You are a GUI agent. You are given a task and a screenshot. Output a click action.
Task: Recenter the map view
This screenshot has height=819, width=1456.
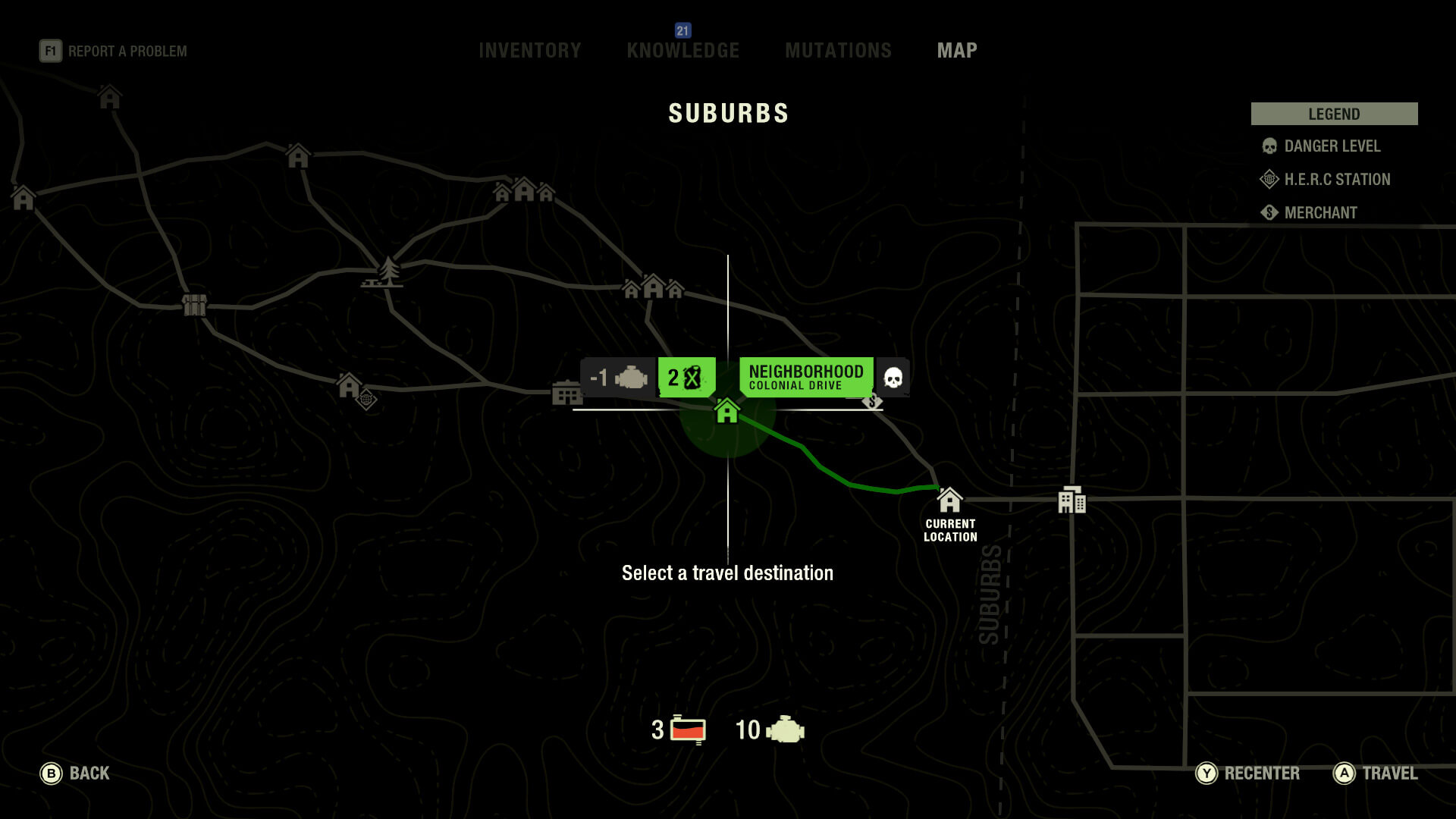pos(1247,773)
